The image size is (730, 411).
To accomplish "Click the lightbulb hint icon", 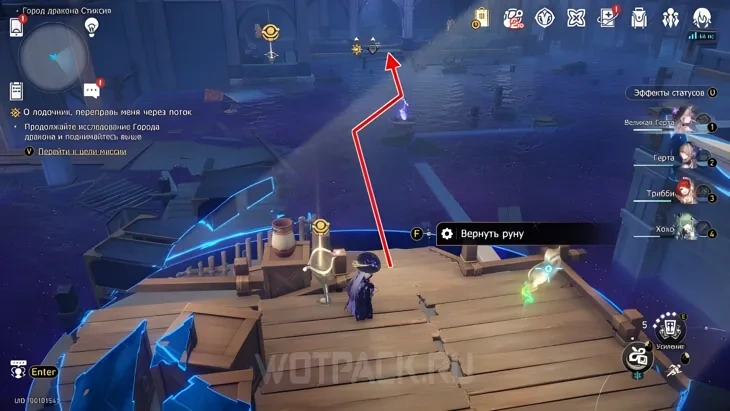I will point(92,27).
